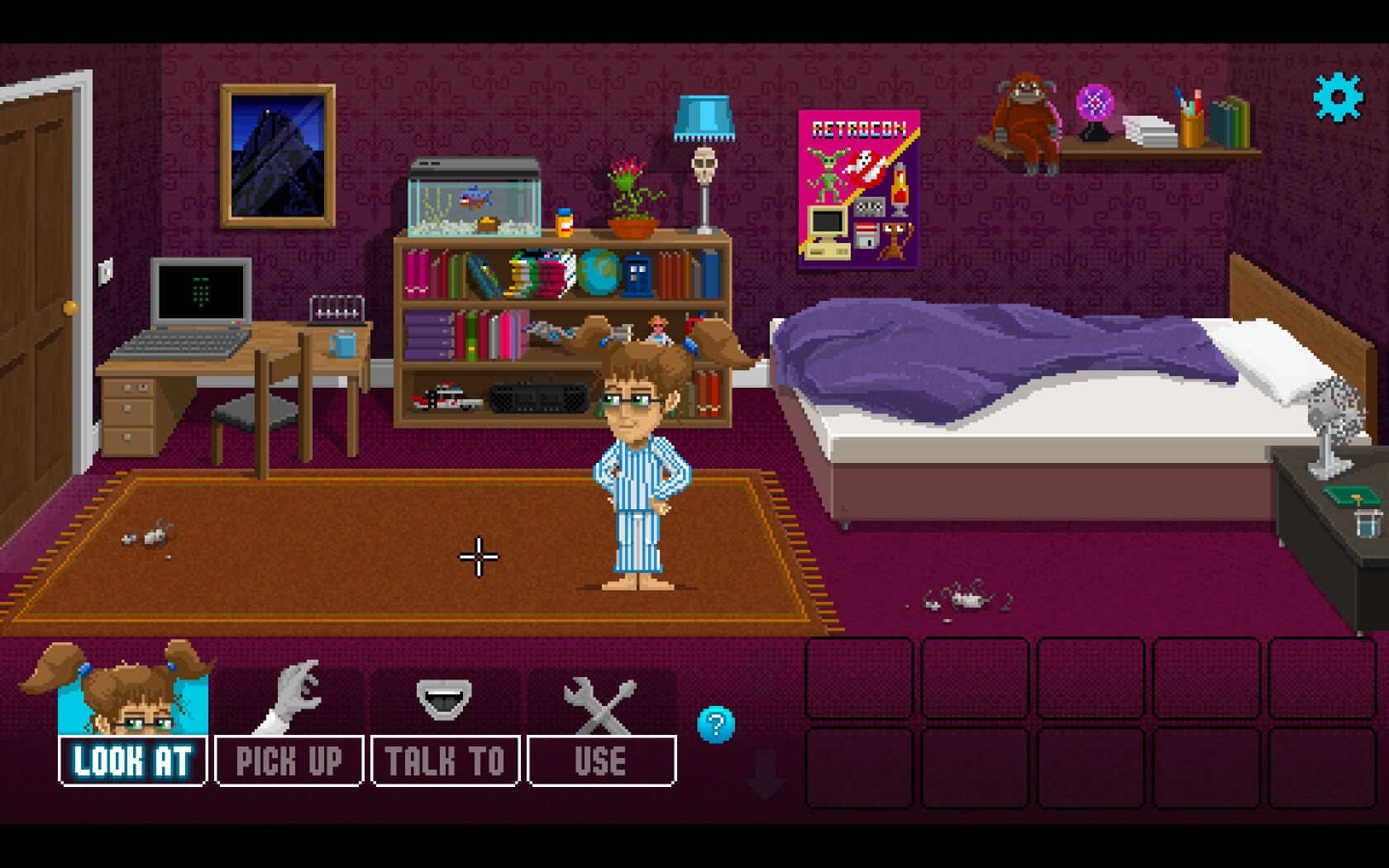Select the Use verb

coord(601,761)
